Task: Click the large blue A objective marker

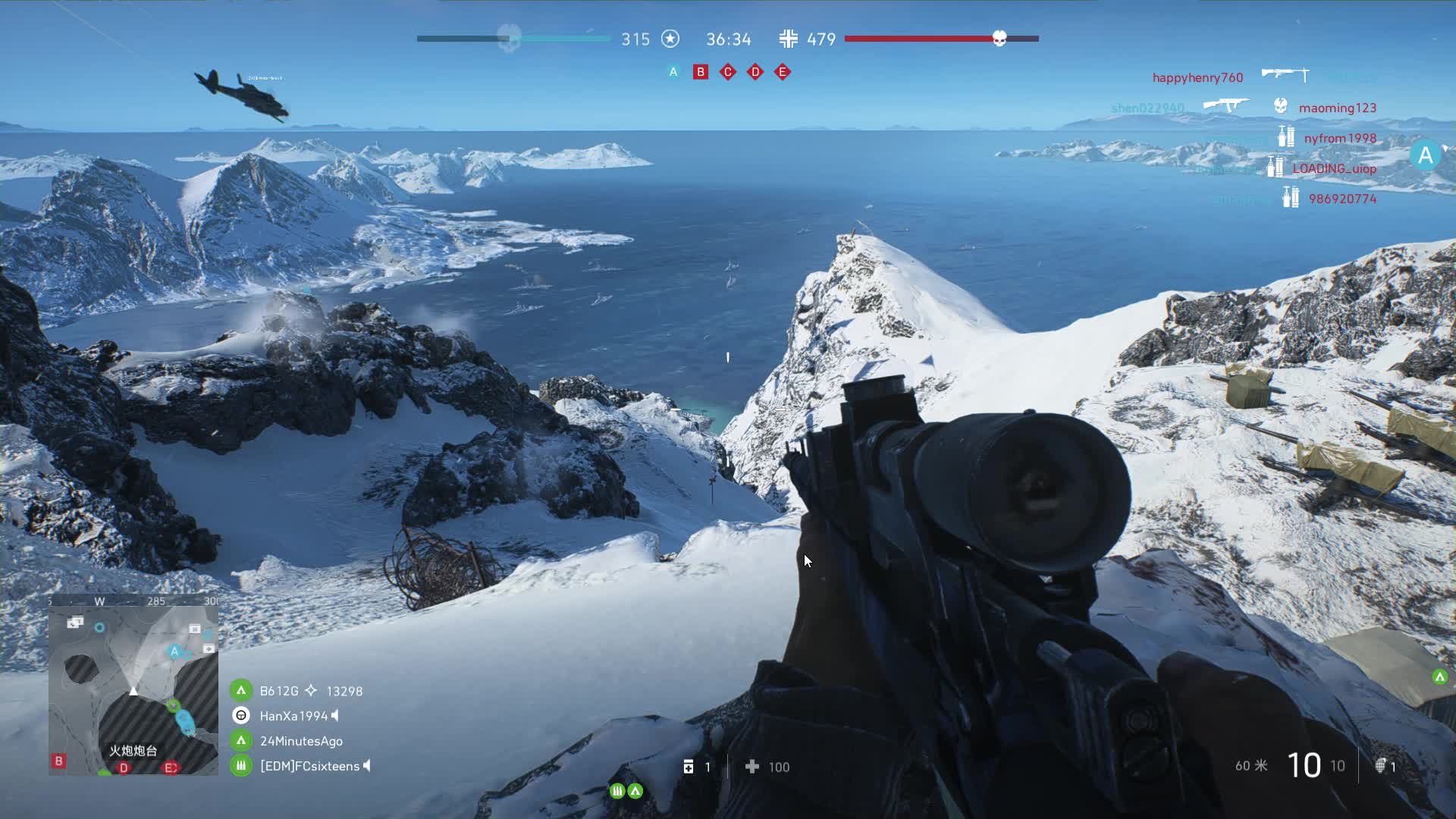Action: (1425, 155)
